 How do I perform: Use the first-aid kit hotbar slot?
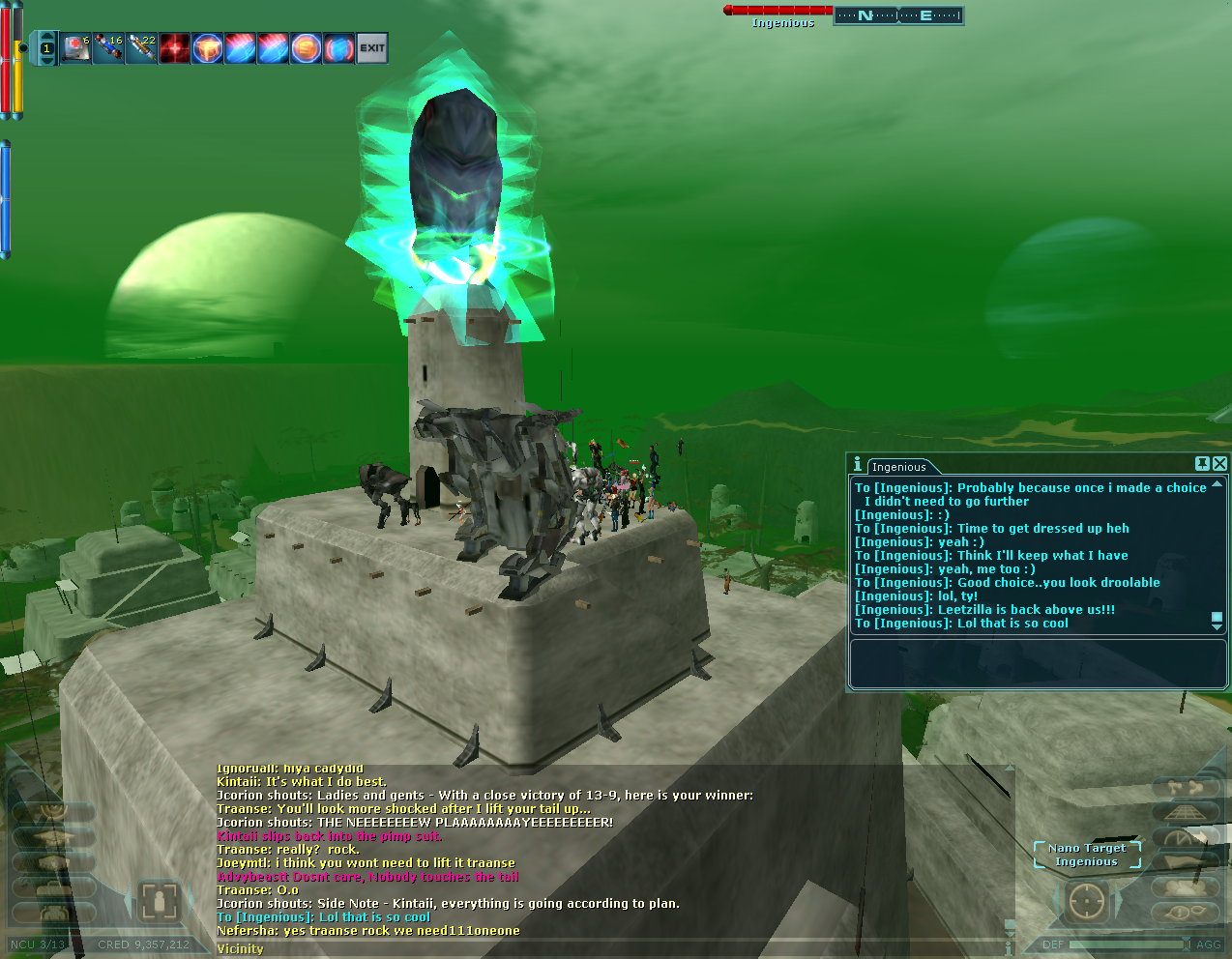pos(75,47)
